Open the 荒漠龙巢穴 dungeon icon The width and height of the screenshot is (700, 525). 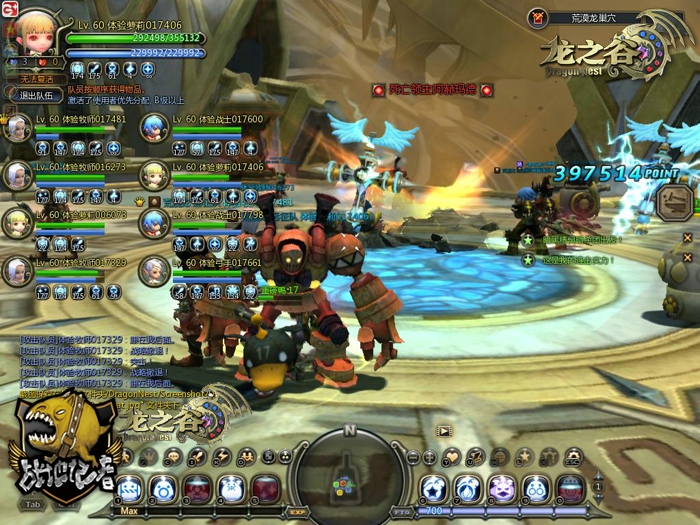tap(537, 17)
